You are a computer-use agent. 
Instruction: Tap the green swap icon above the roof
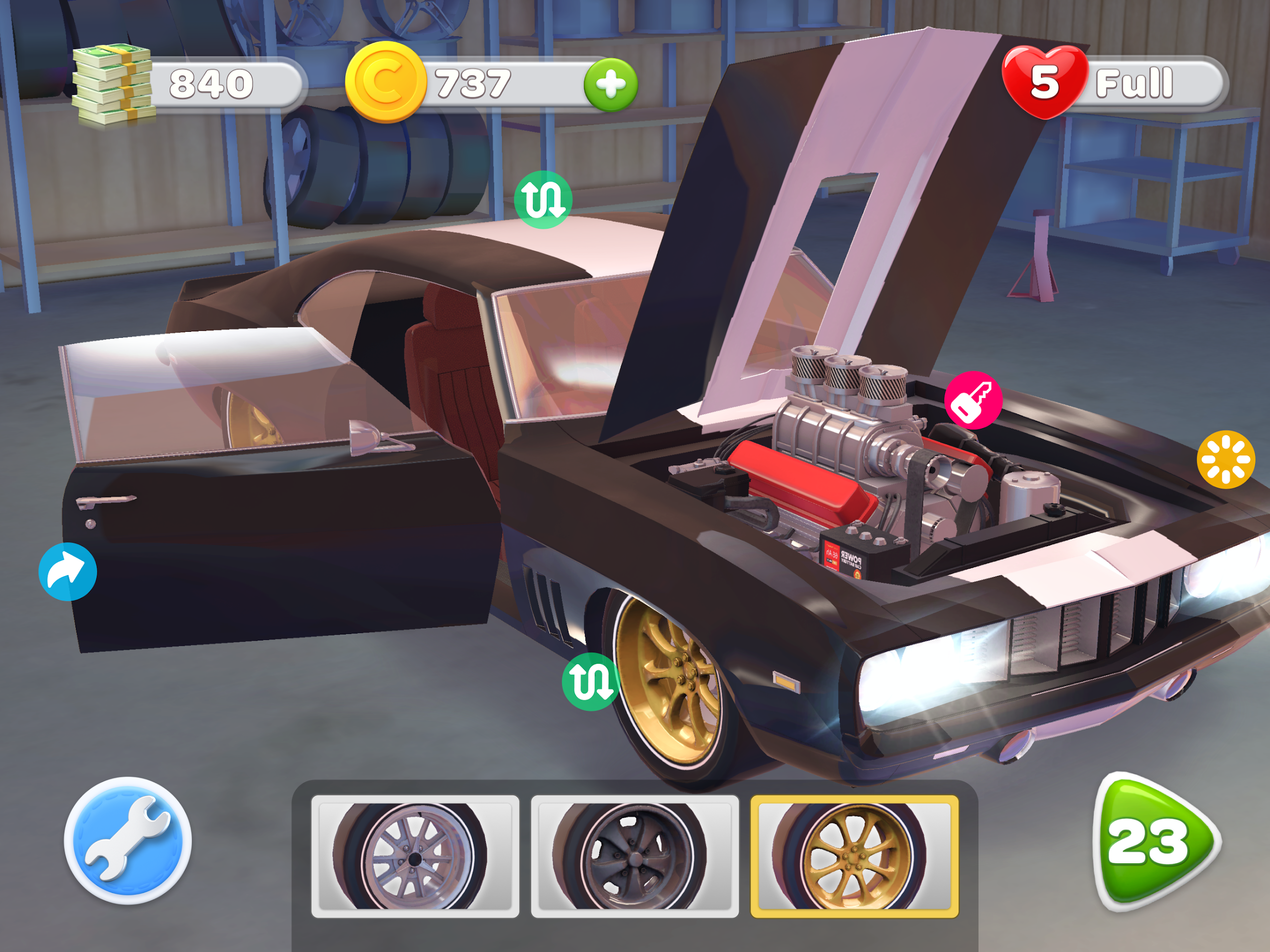coord(543,200)
